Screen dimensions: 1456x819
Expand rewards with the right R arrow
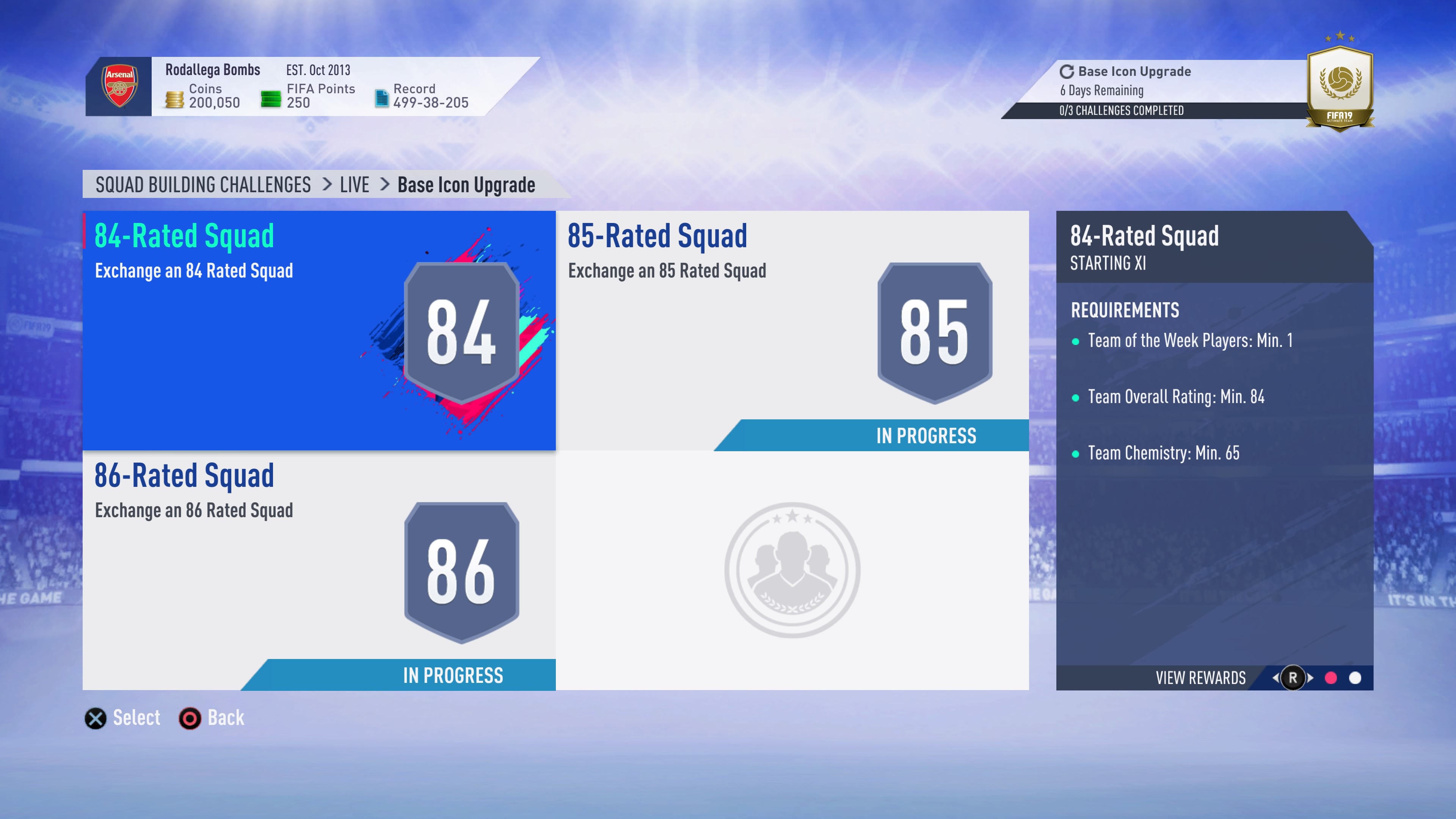click(x=1310, y=678)
